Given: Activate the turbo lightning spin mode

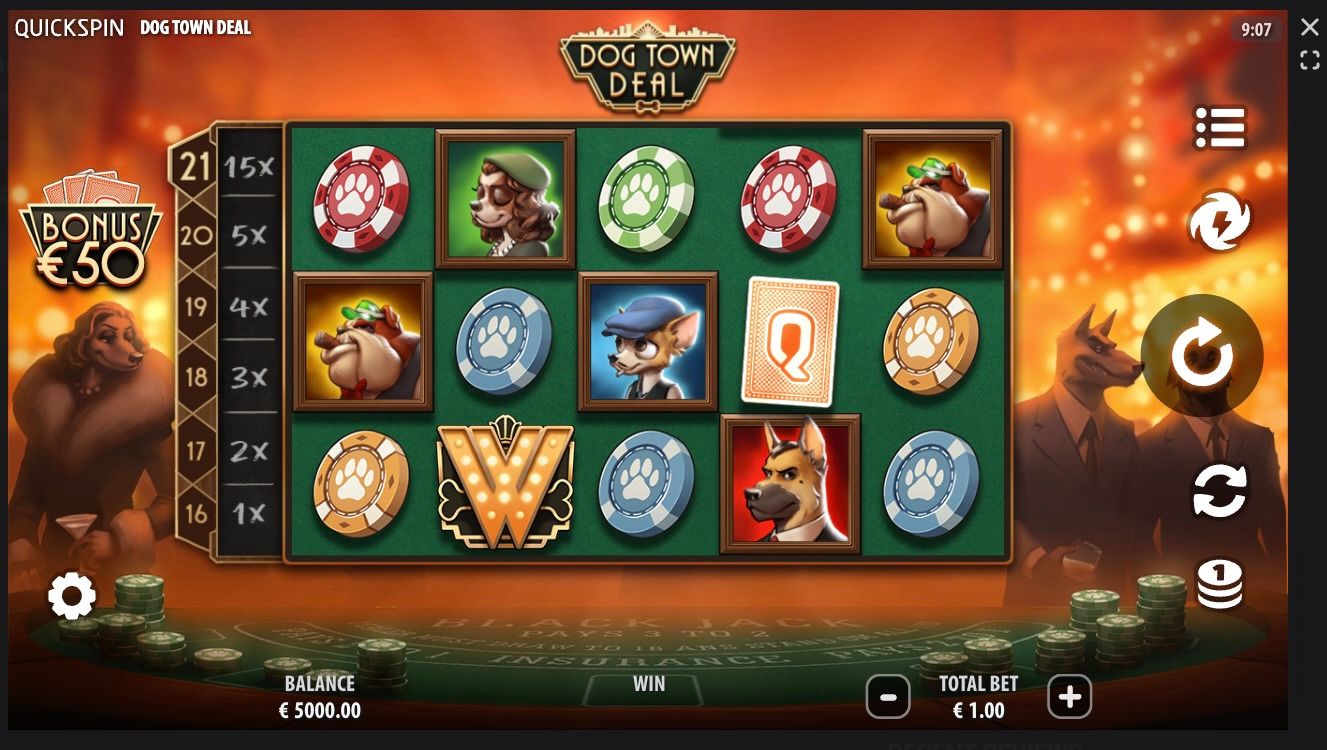Looking at the screenshot, I should click(1220, 220).
